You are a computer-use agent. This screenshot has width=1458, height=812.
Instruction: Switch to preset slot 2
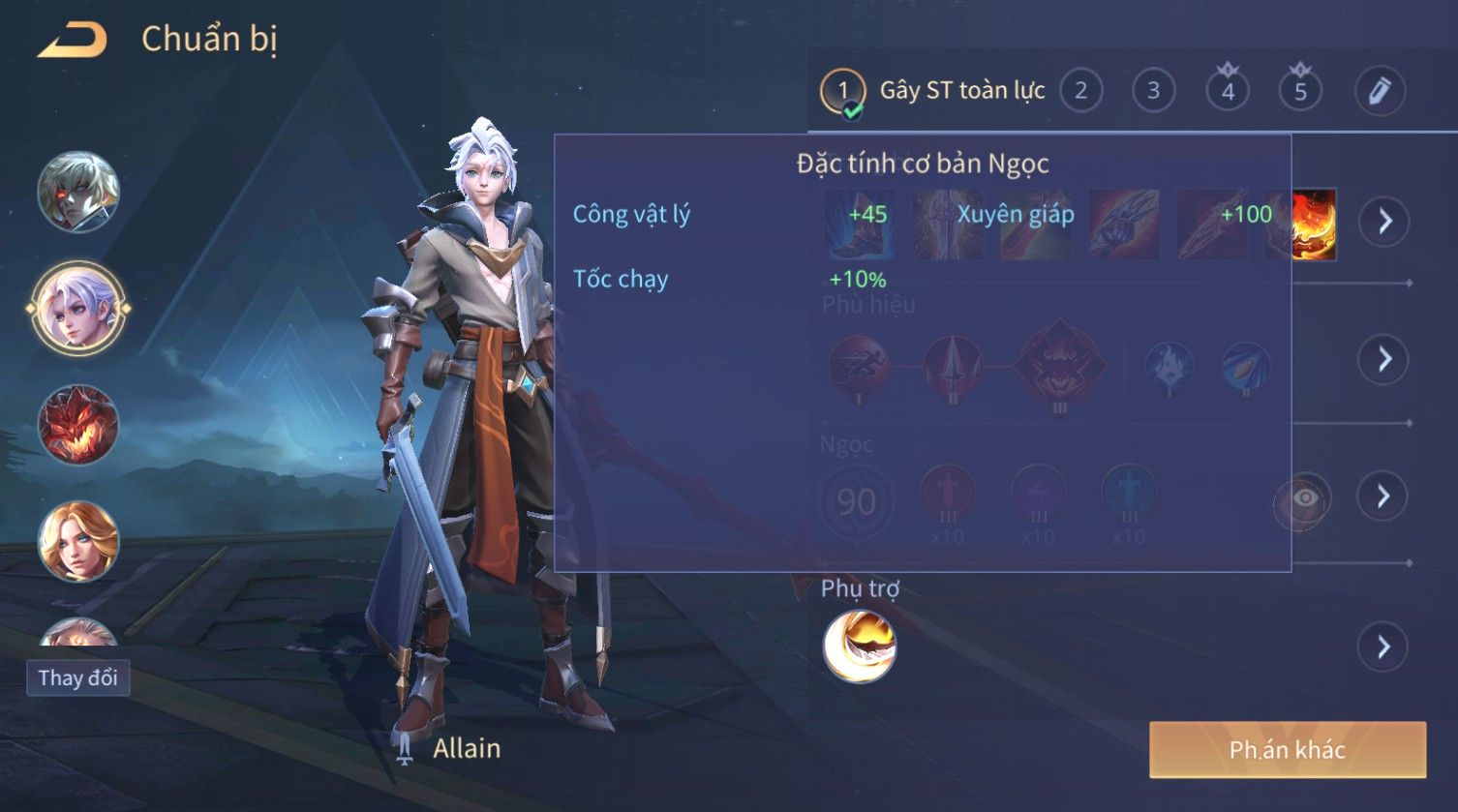pyautogui.click(x=1080, y=91)
